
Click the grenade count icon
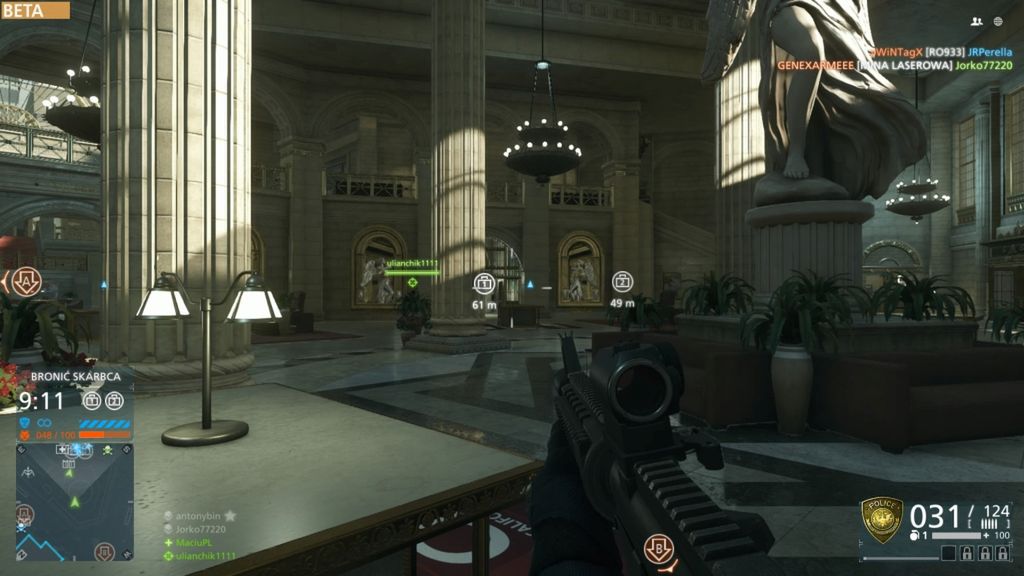(x=915, y=536)
